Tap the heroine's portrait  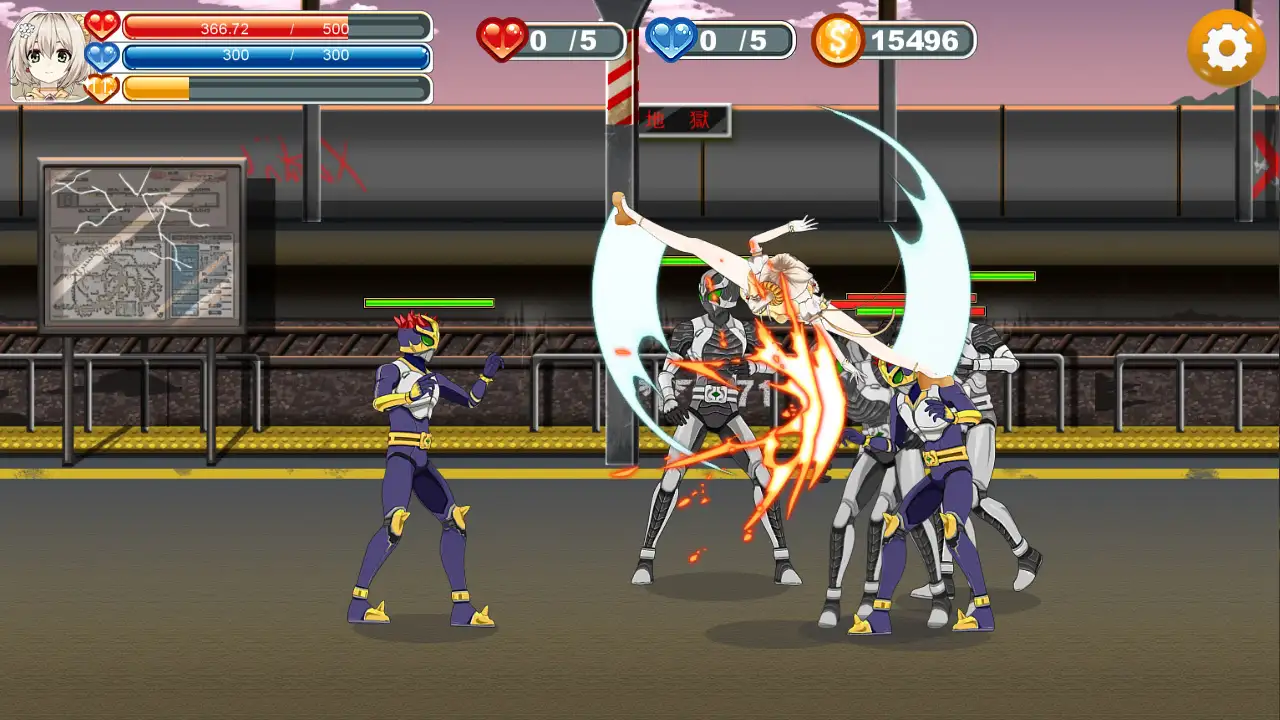point(46,57)
